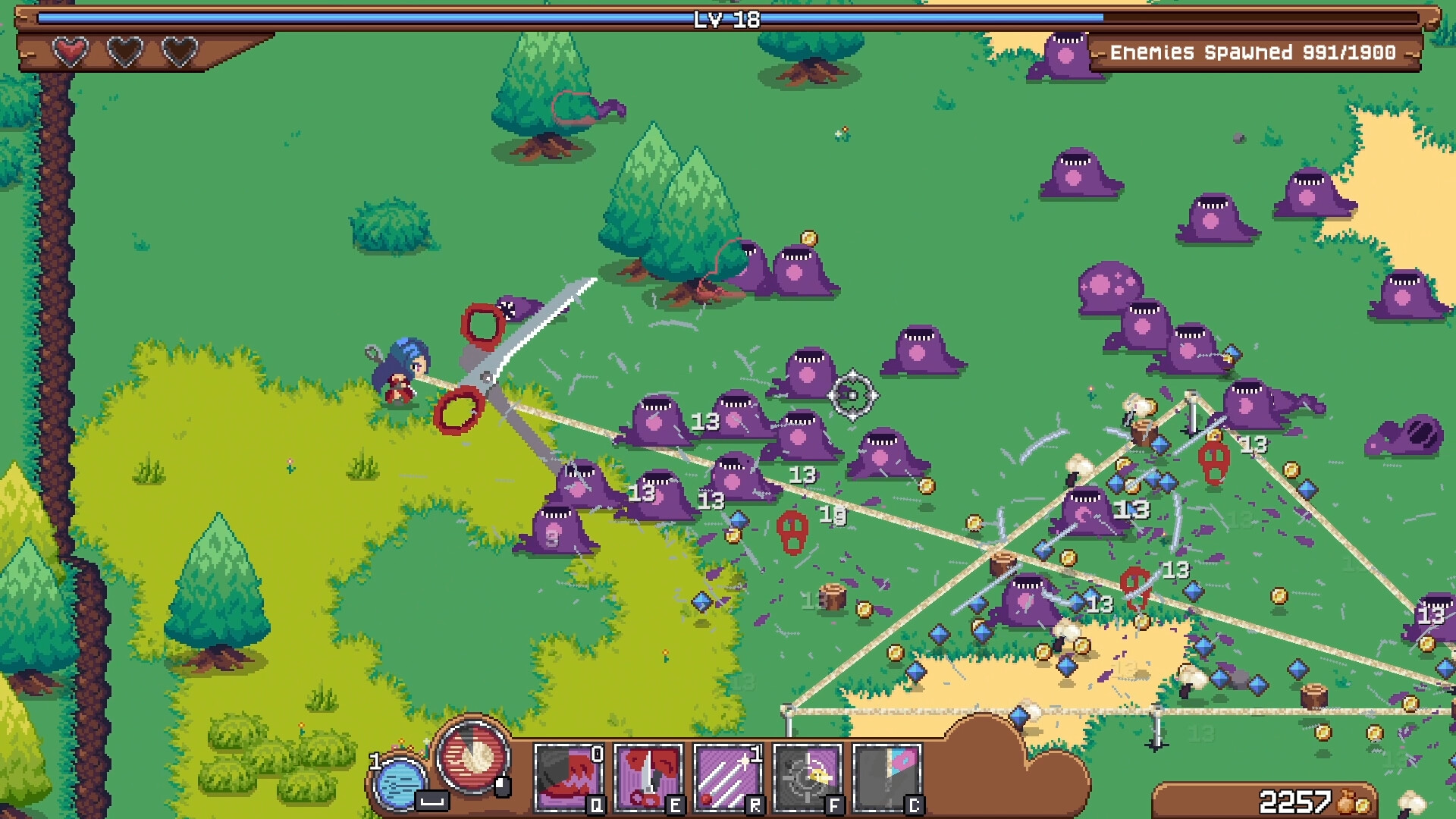Click the Enemies Spawned 991/1900 counter

(x=1251, y=53)
